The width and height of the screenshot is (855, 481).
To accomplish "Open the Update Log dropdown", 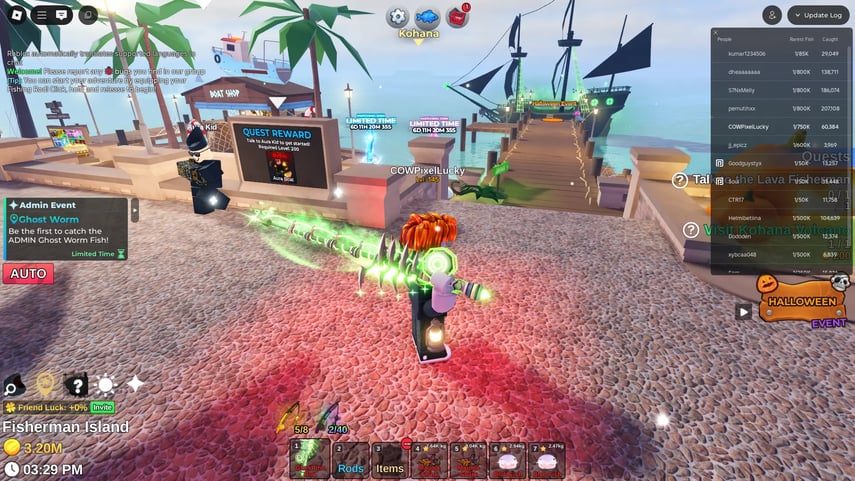I will pyautogui.click(x=818, y=15).
